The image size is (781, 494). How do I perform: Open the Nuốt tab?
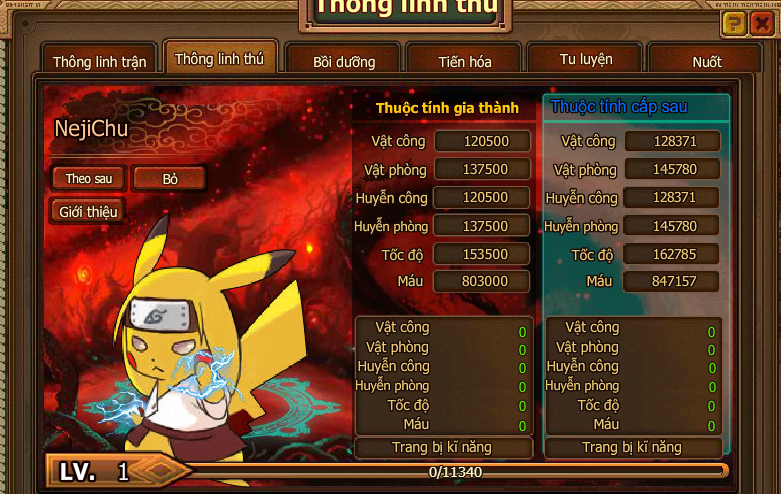[706, 61]
